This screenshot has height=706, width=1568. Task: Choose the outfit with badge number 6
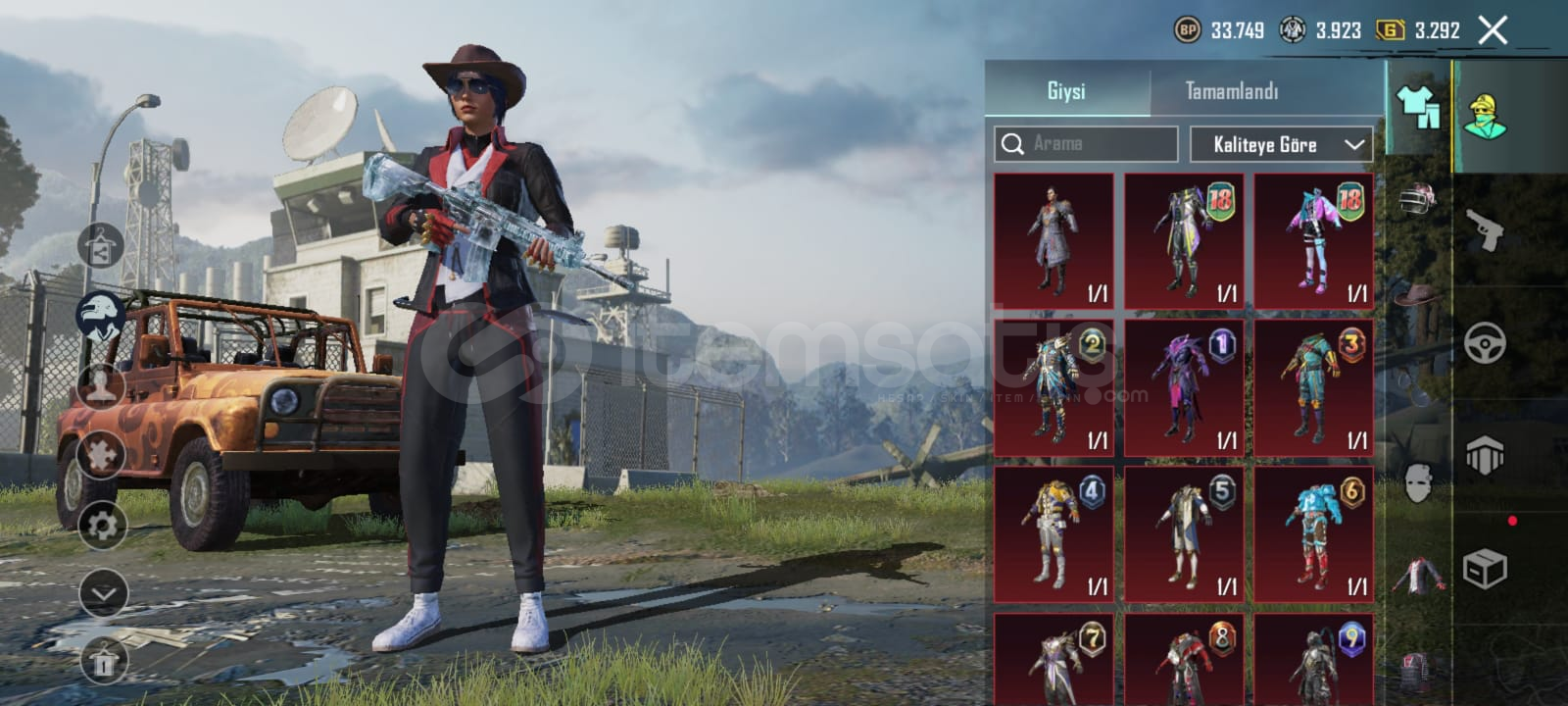tap(1313, 534)
